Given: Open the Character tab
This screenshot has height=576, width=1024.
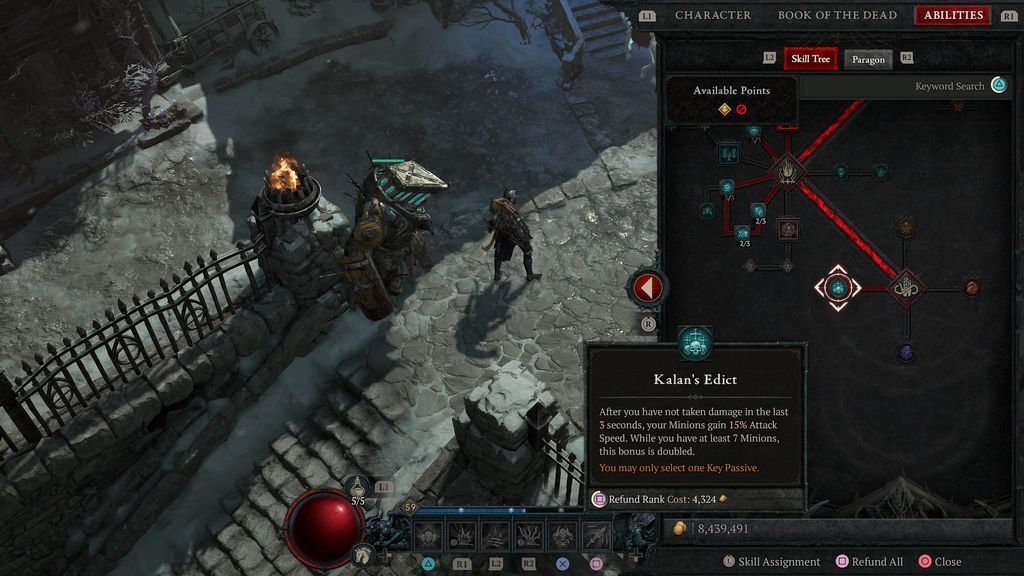Looking at the screenshot, I should [x=712, y=15].
